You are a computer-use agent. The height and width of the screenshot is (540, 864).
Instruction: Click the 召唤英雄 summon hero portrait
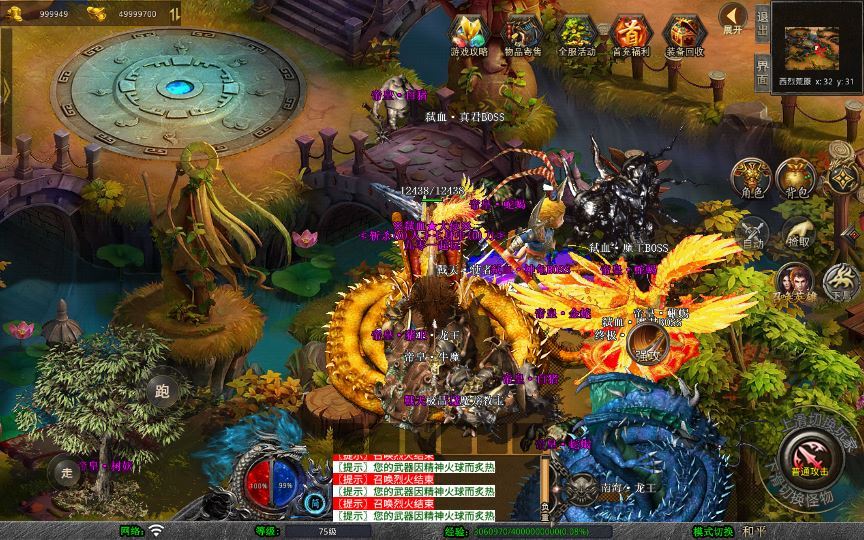click(x=794, y=282)
